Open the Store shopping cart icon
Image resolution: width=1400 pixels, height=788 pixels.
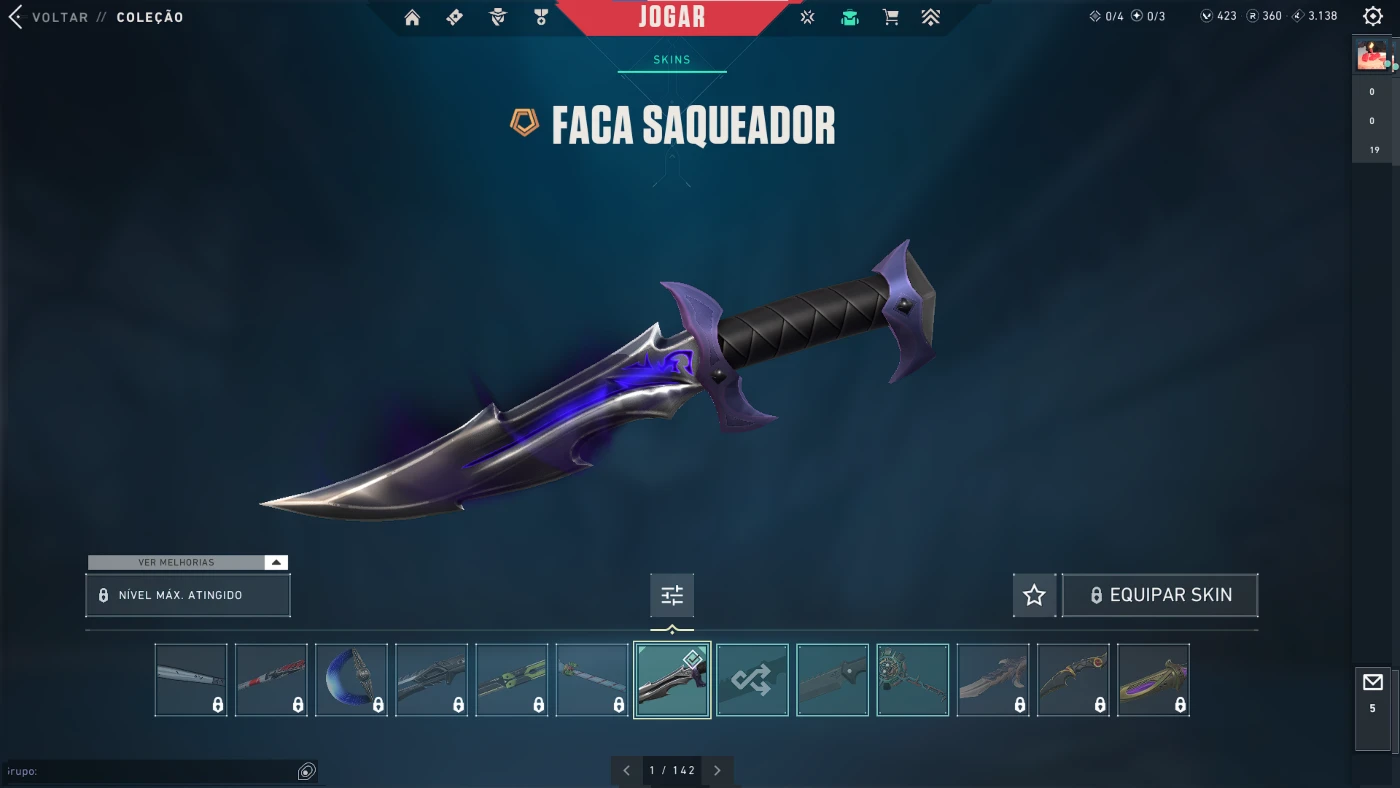tap(891, 17)
